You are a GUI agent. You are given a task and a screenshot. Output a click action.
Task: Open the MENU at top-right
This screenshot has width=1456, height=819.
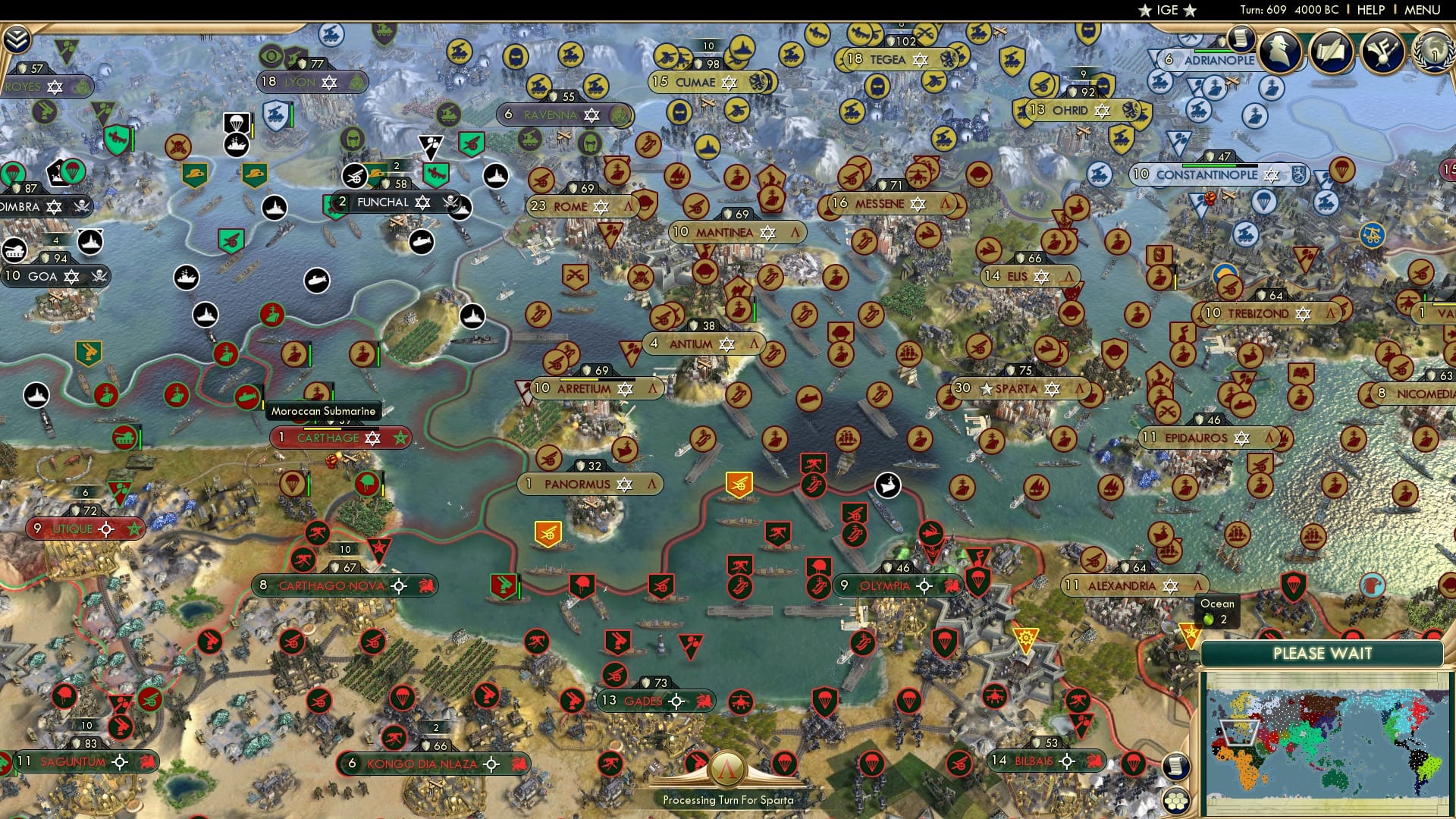pyautogui.click(x=1423, y=10)
